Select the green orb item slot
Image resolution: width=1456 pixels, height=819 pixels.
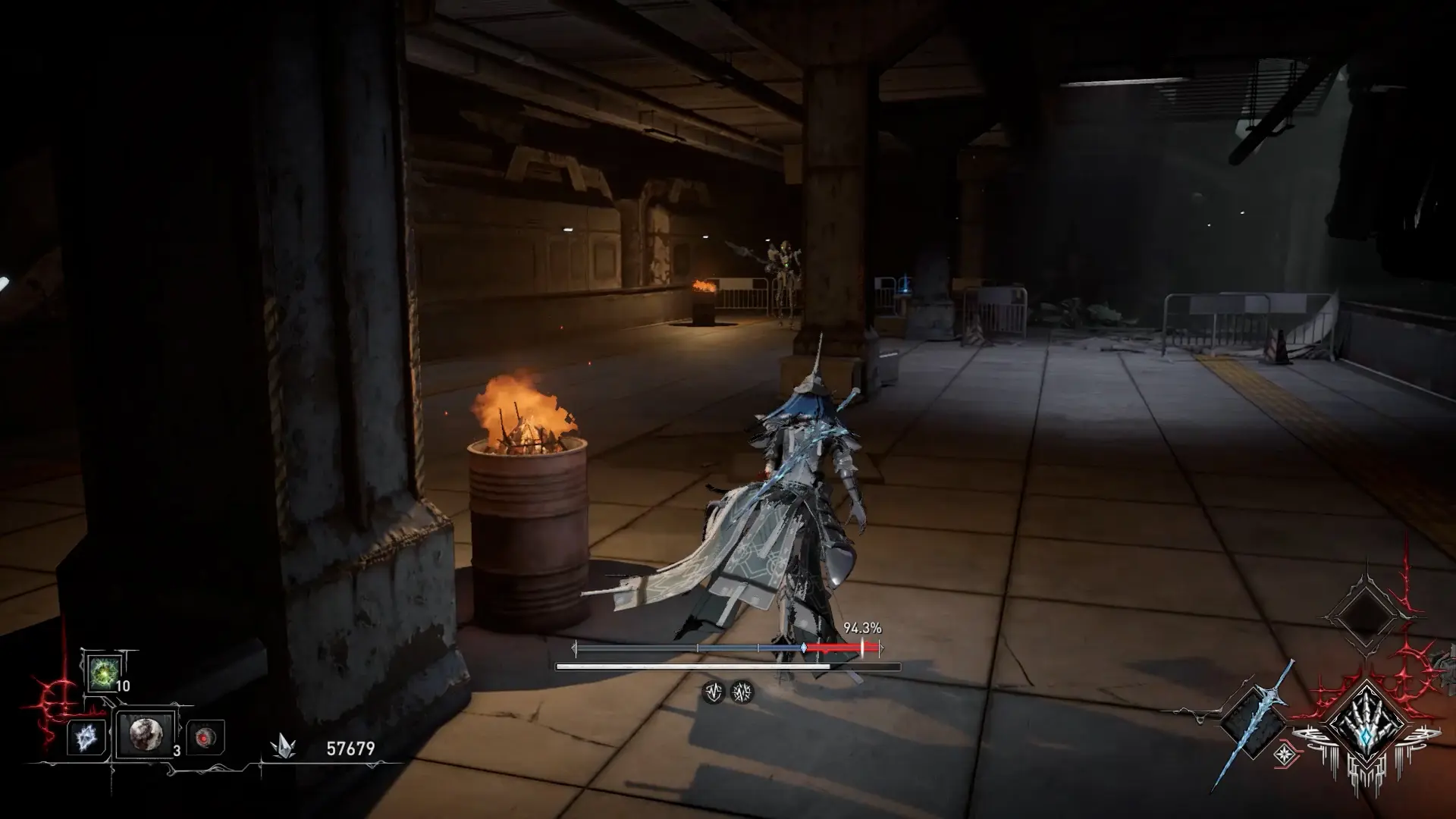(x=102, y=673)
